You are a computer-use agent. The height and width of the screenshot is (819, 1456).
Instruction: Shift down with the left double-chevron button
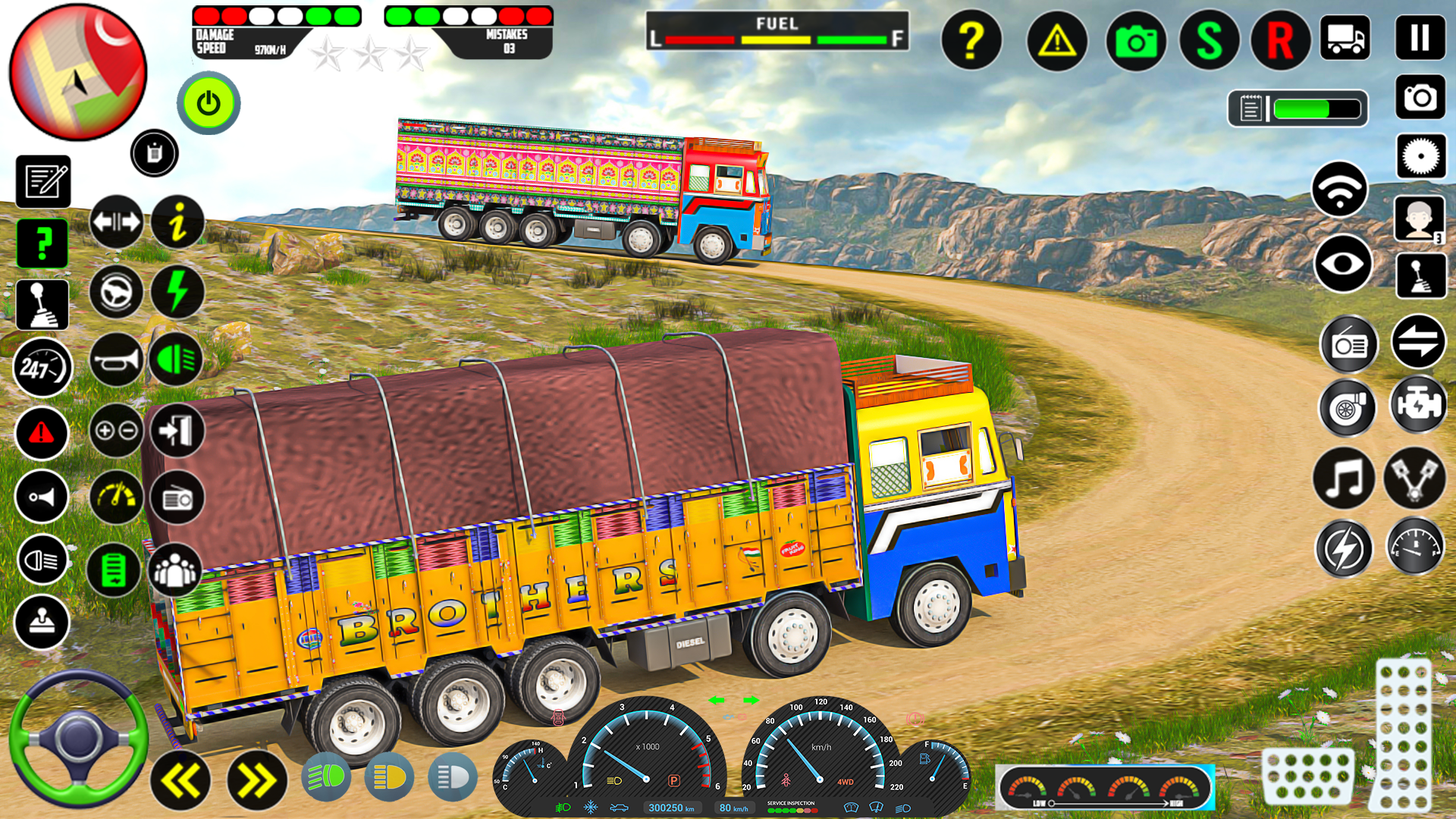click(180, 781)
